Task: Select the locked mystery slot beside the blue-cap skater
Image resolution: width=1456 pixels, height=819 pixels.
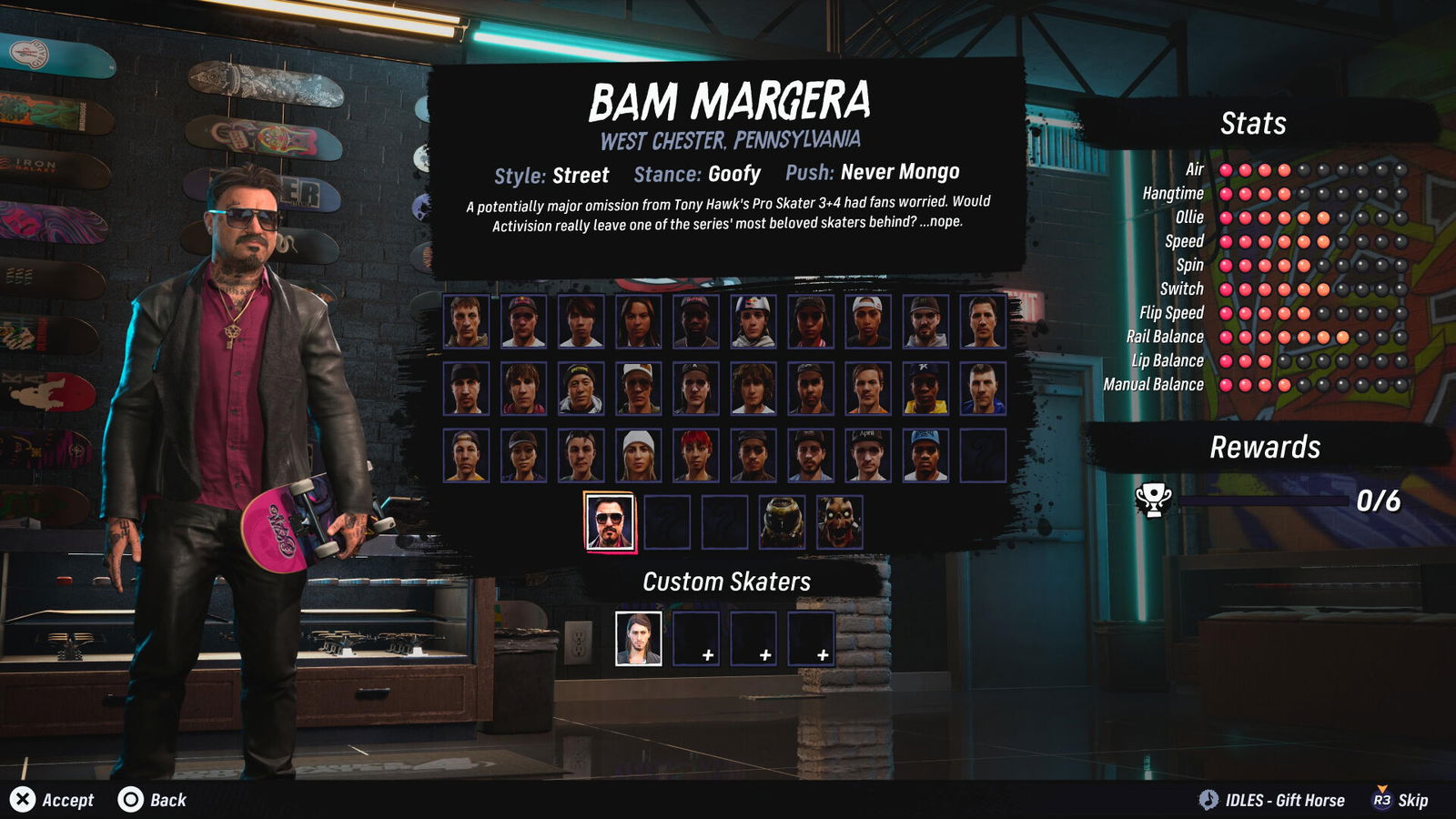Action: click(982, 455)
